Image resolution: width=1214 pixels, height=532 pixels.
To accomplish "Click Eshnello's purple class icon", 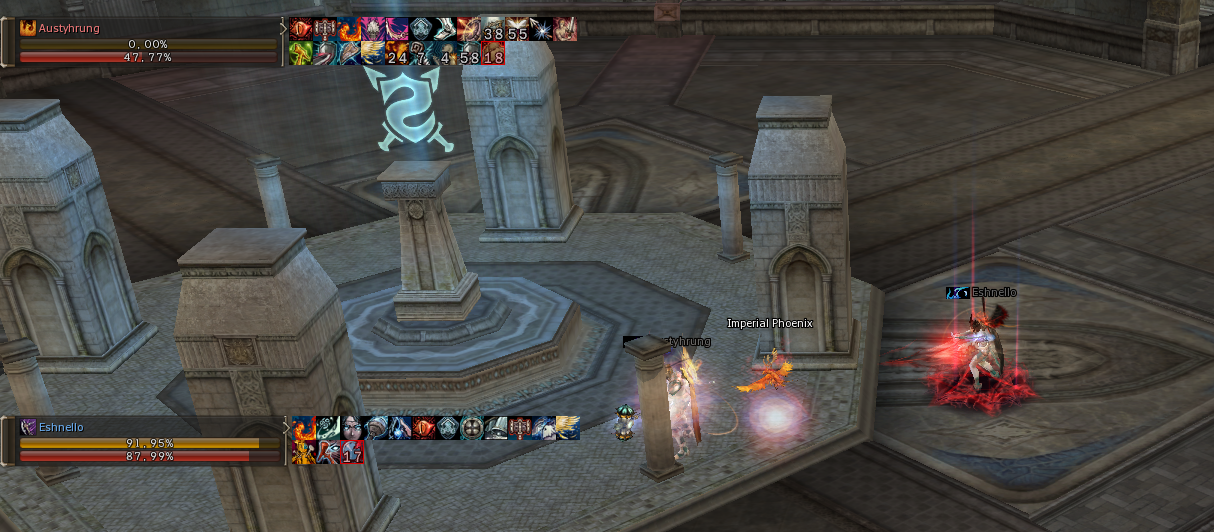I will pos(28,428).
